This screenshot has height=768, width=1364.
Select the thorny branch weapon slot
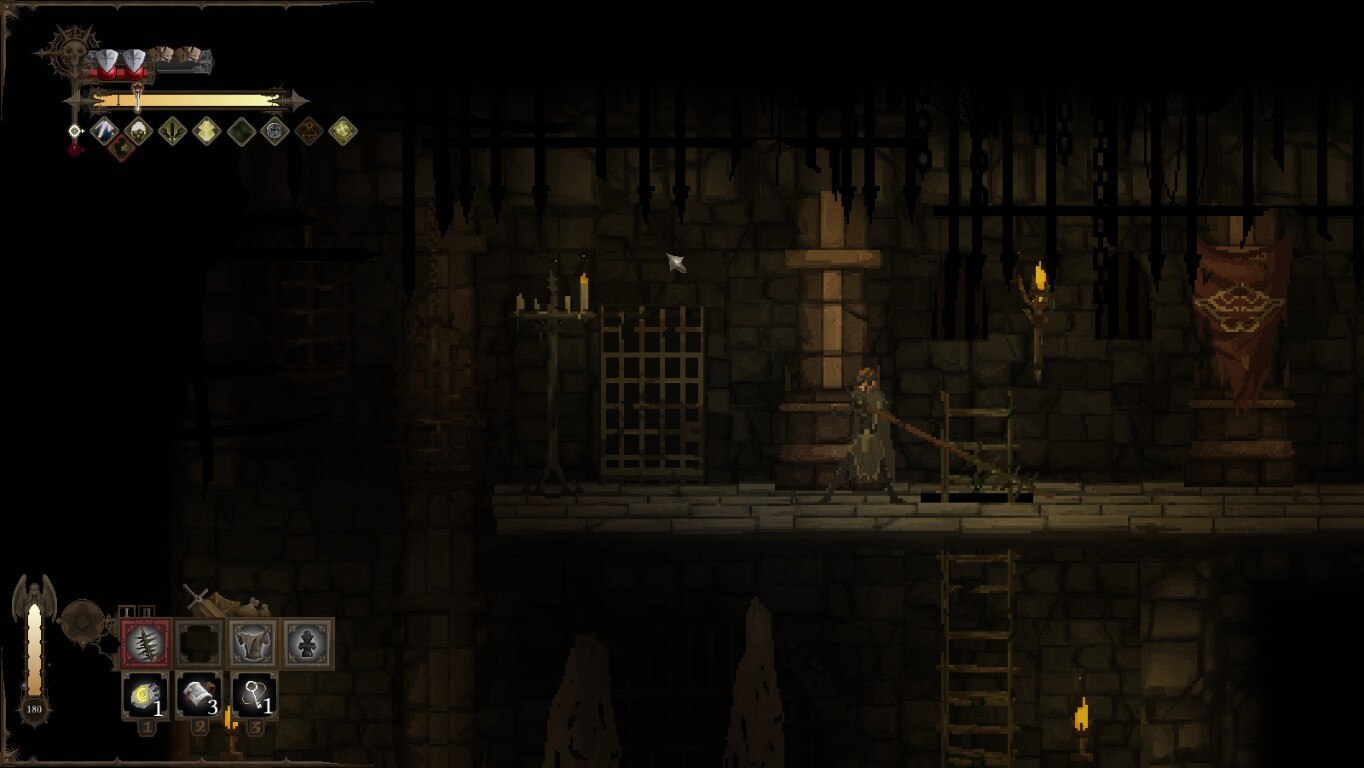point(146,643)
